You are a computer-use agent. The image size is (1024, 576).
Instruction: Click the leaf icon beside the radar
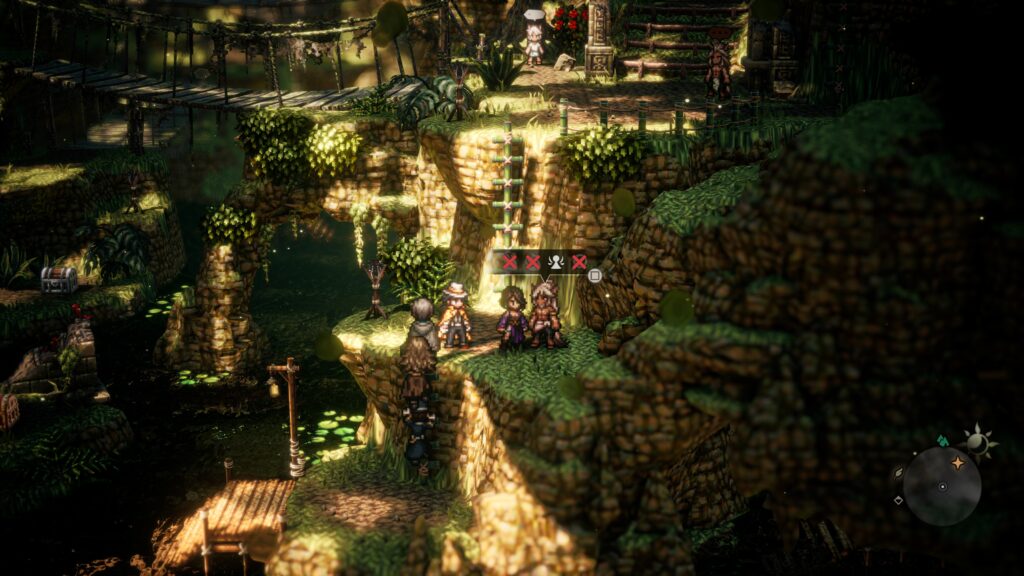tap(897, 473)
